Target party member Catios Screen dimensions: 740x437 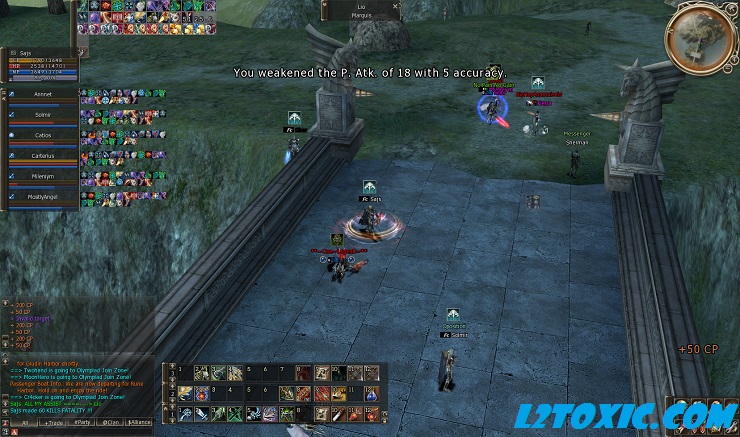click(x=42, y=134)
